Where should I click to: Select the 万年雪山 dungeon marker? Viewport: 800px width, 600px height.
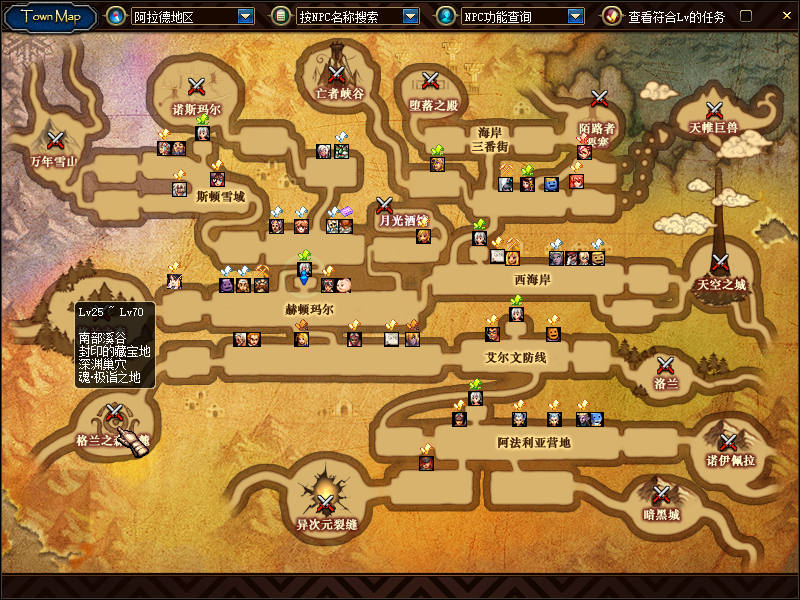(x=56, y=141)
